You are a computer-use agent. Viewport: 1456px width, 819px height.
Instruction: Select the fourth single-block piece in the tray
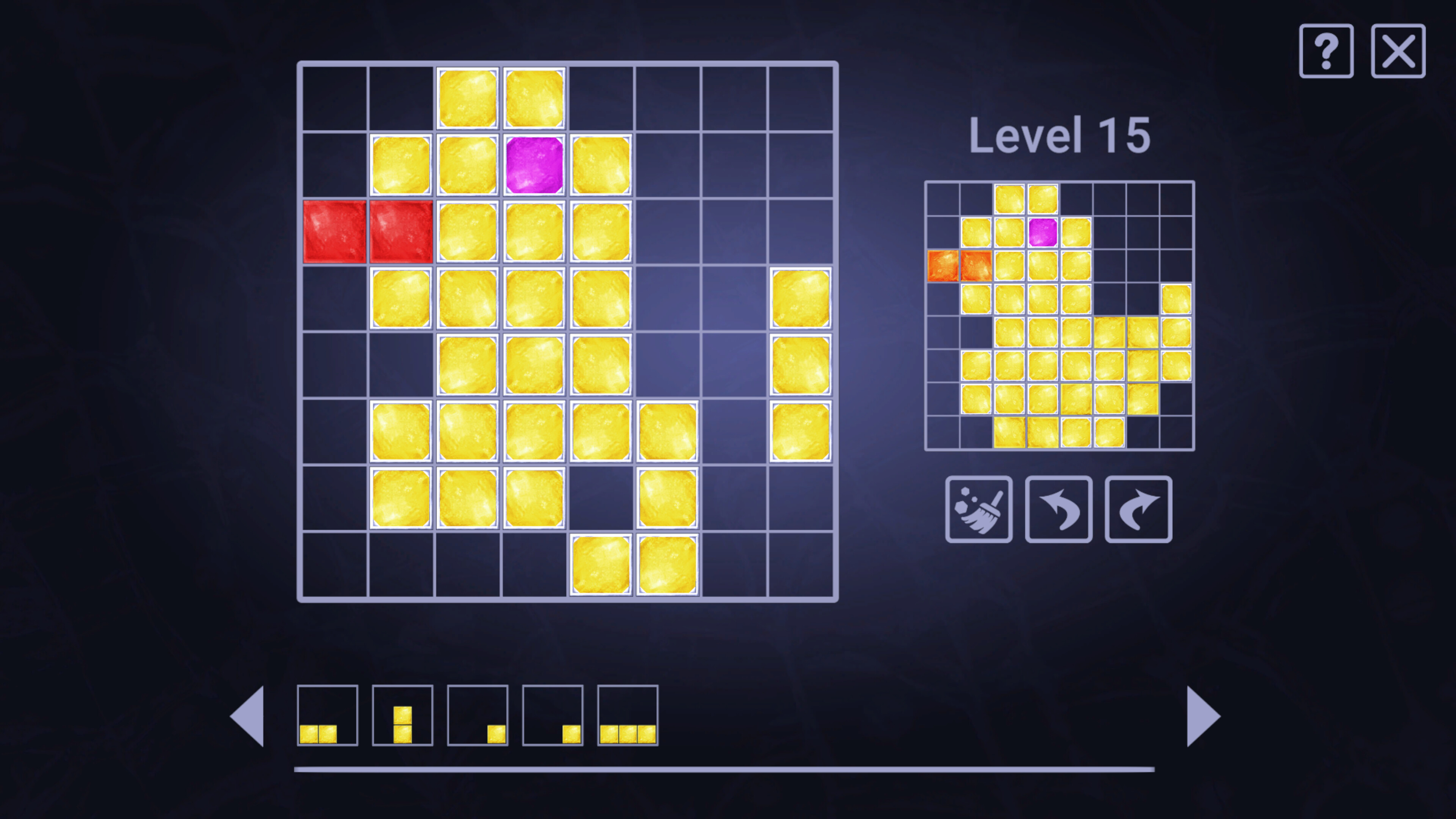[x=552, y=717]
